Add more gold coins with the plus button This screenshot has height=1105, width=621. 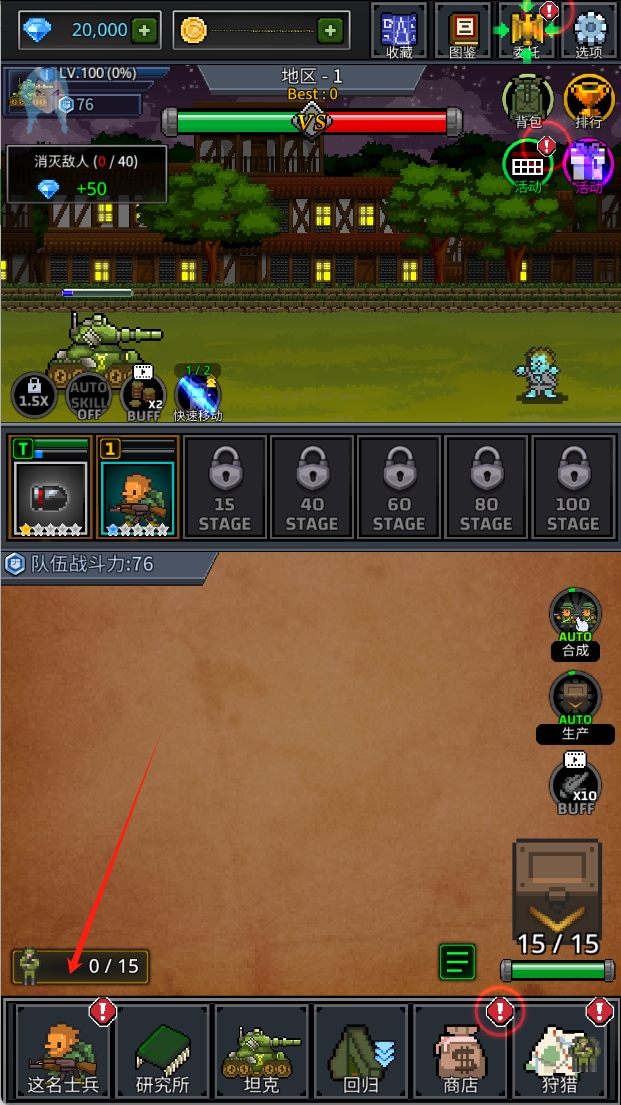pyautogui.click(x=330, y=31)
